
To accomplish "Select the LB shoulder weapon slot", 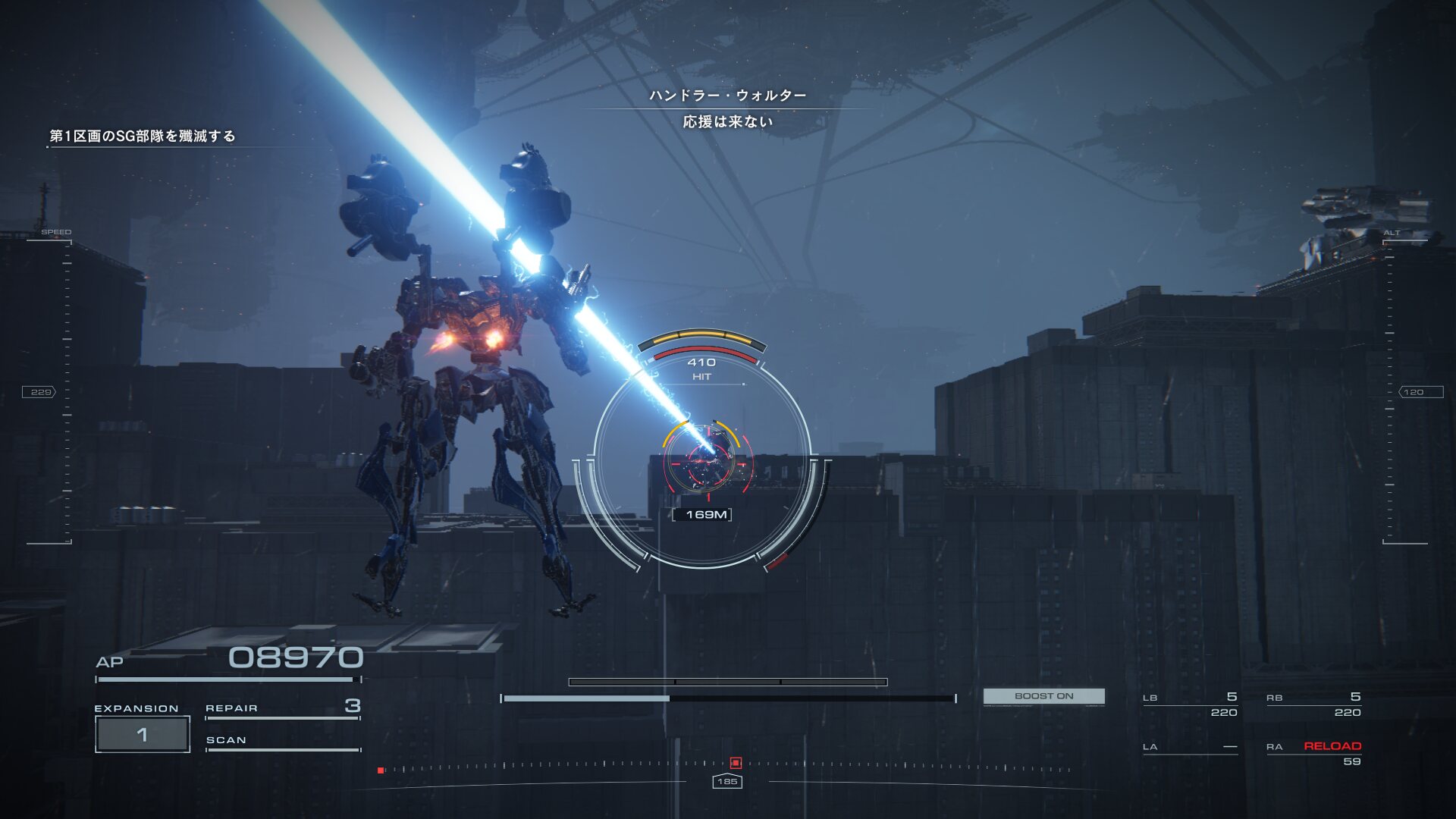I will 1190,704.
